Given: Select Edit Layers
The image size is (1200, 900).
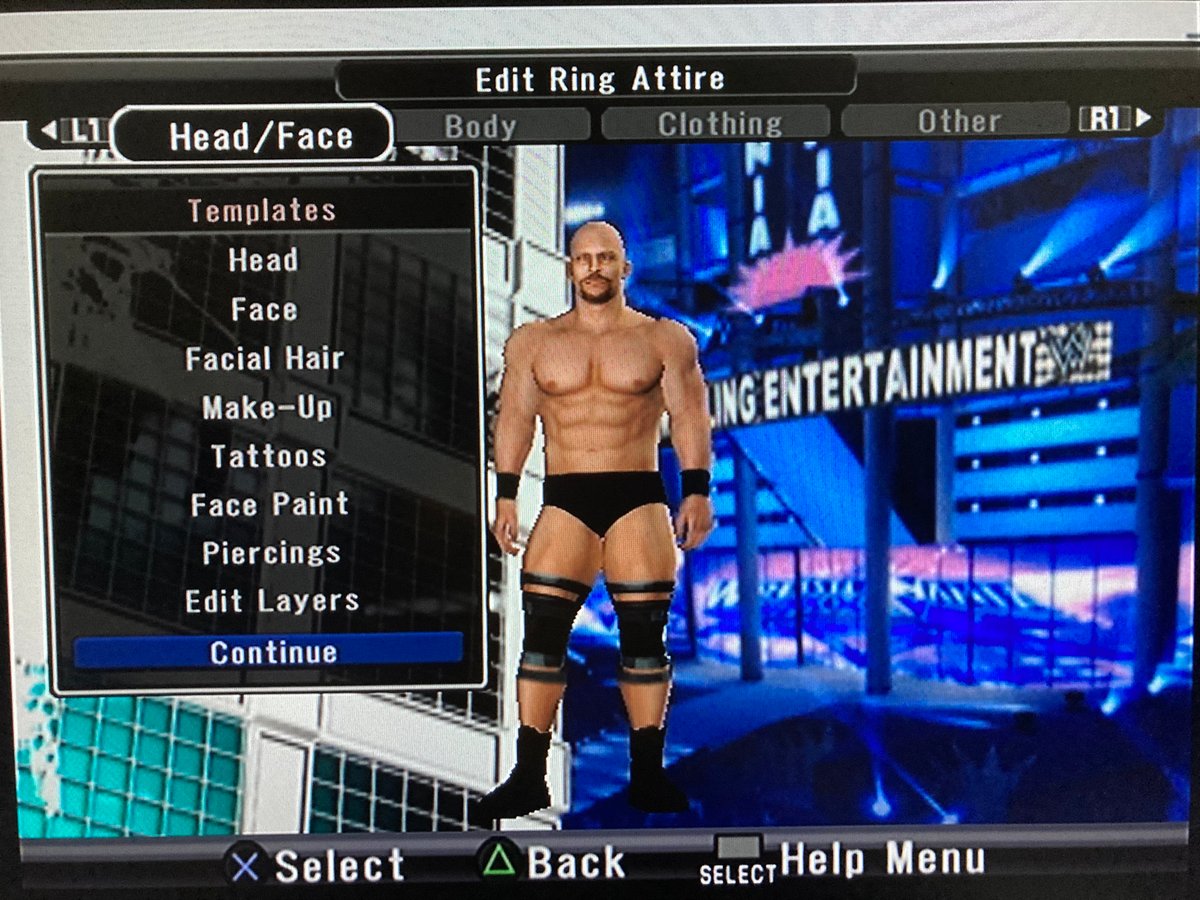Looking at the screenshot, I should coord(272,602).
